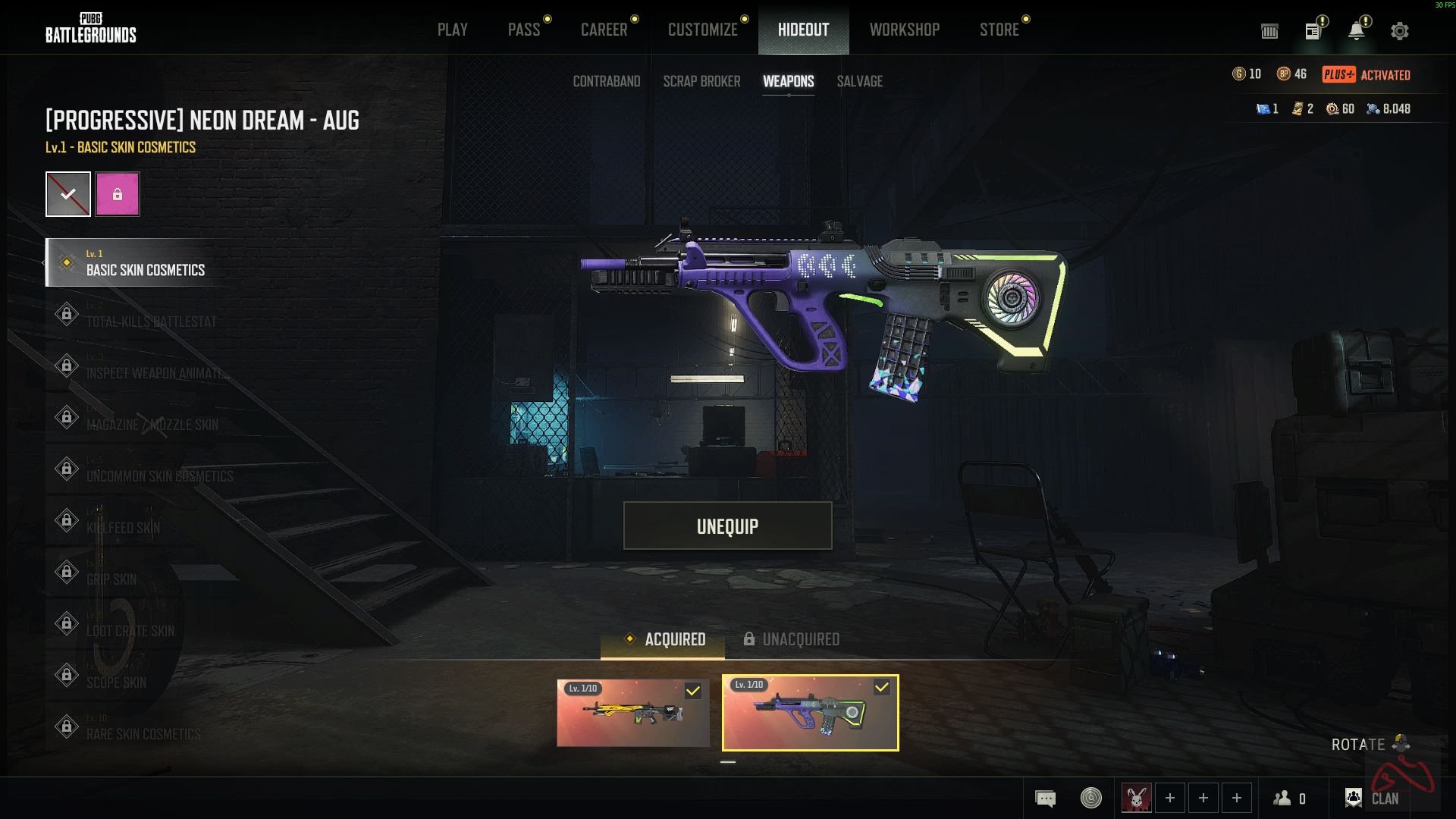This screenshot has width=1456, height=819.
Task: Open the settings gear icon
Action: coord(1399,31)
